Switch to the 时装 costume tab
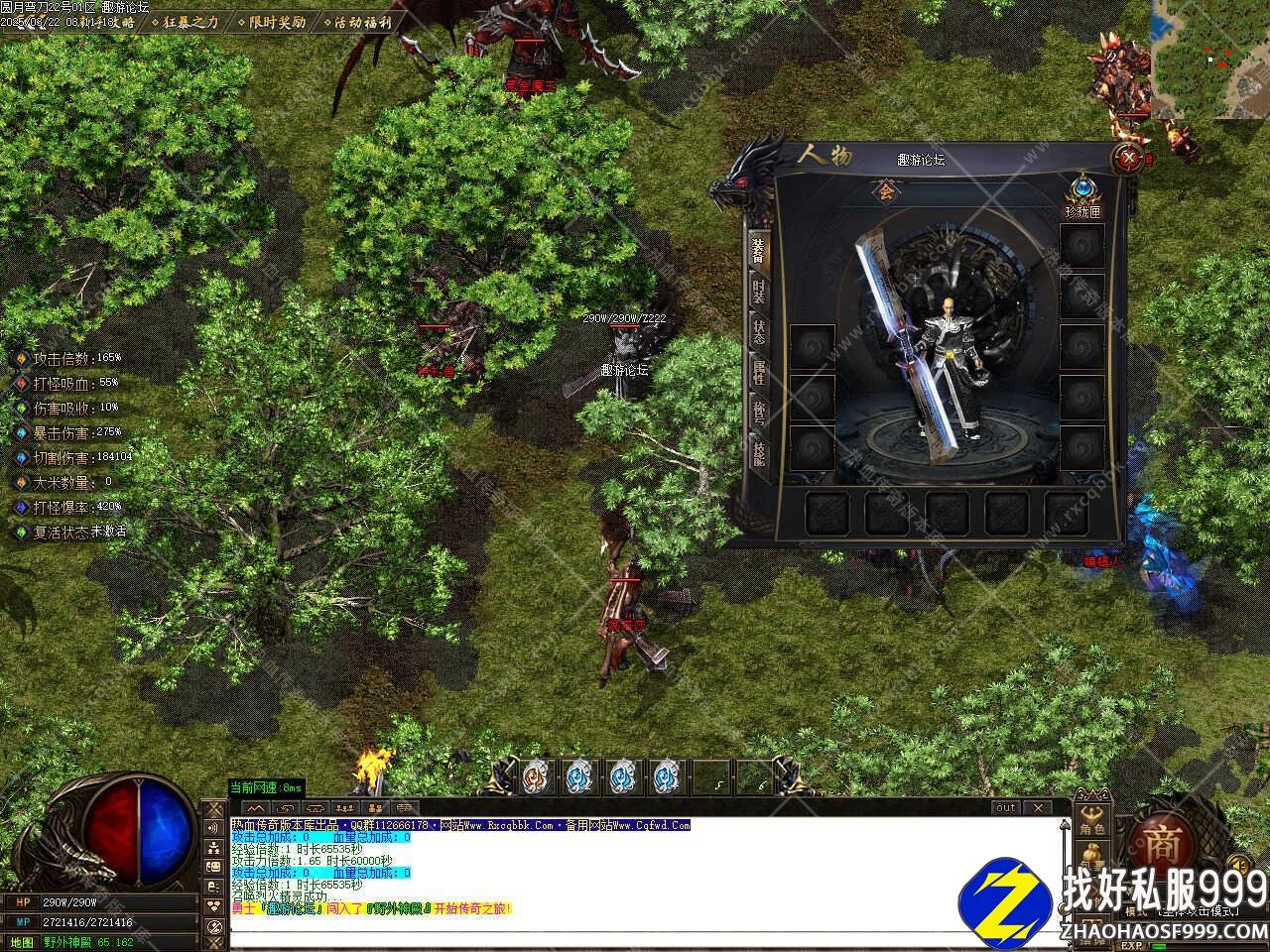The image size is (1270, 952). click(x=759, y=291)
